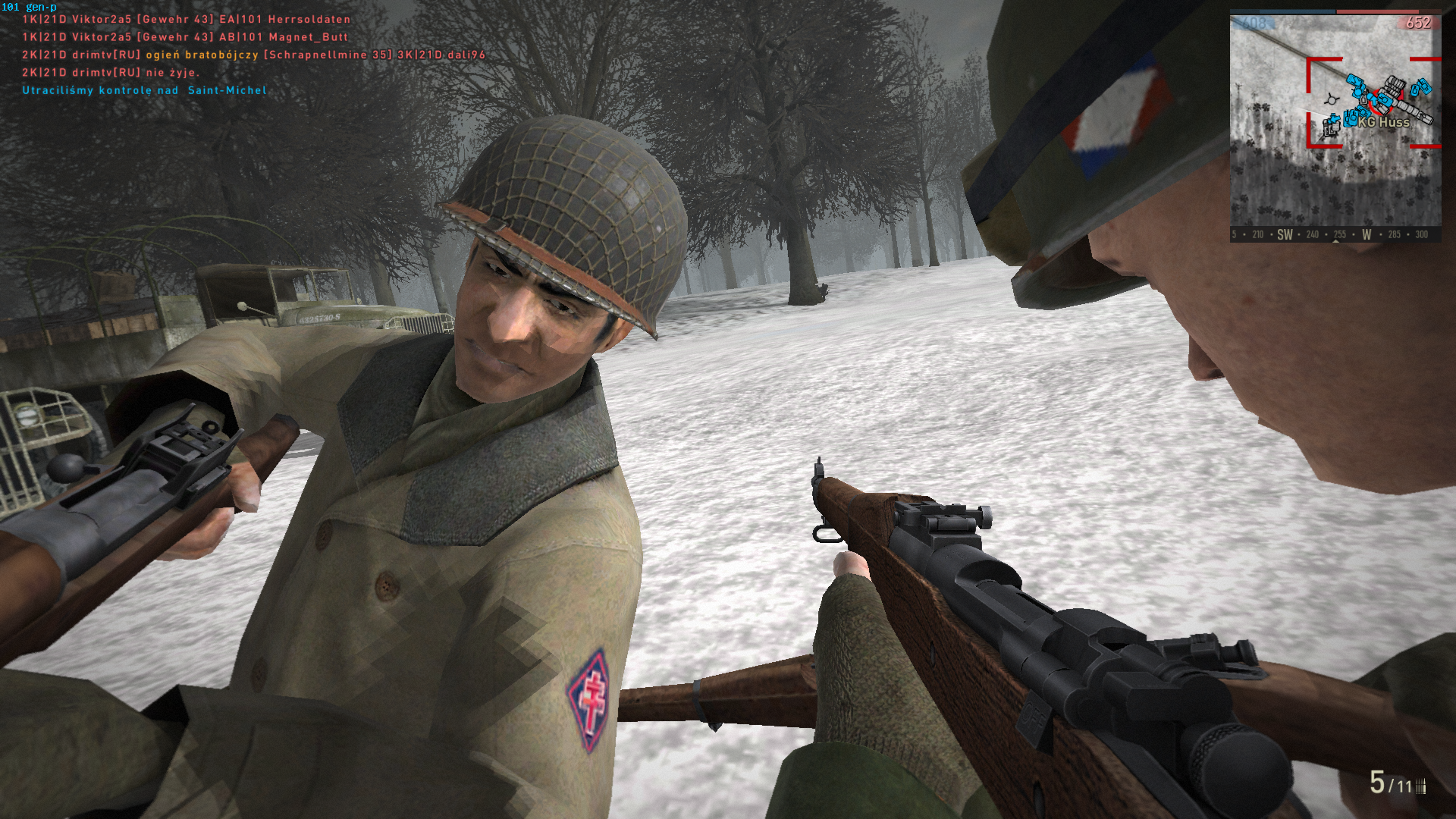Select the KG Huss marker on the minimap
This screenshot has height=819, width=1456.
[x=1383, y=122]
